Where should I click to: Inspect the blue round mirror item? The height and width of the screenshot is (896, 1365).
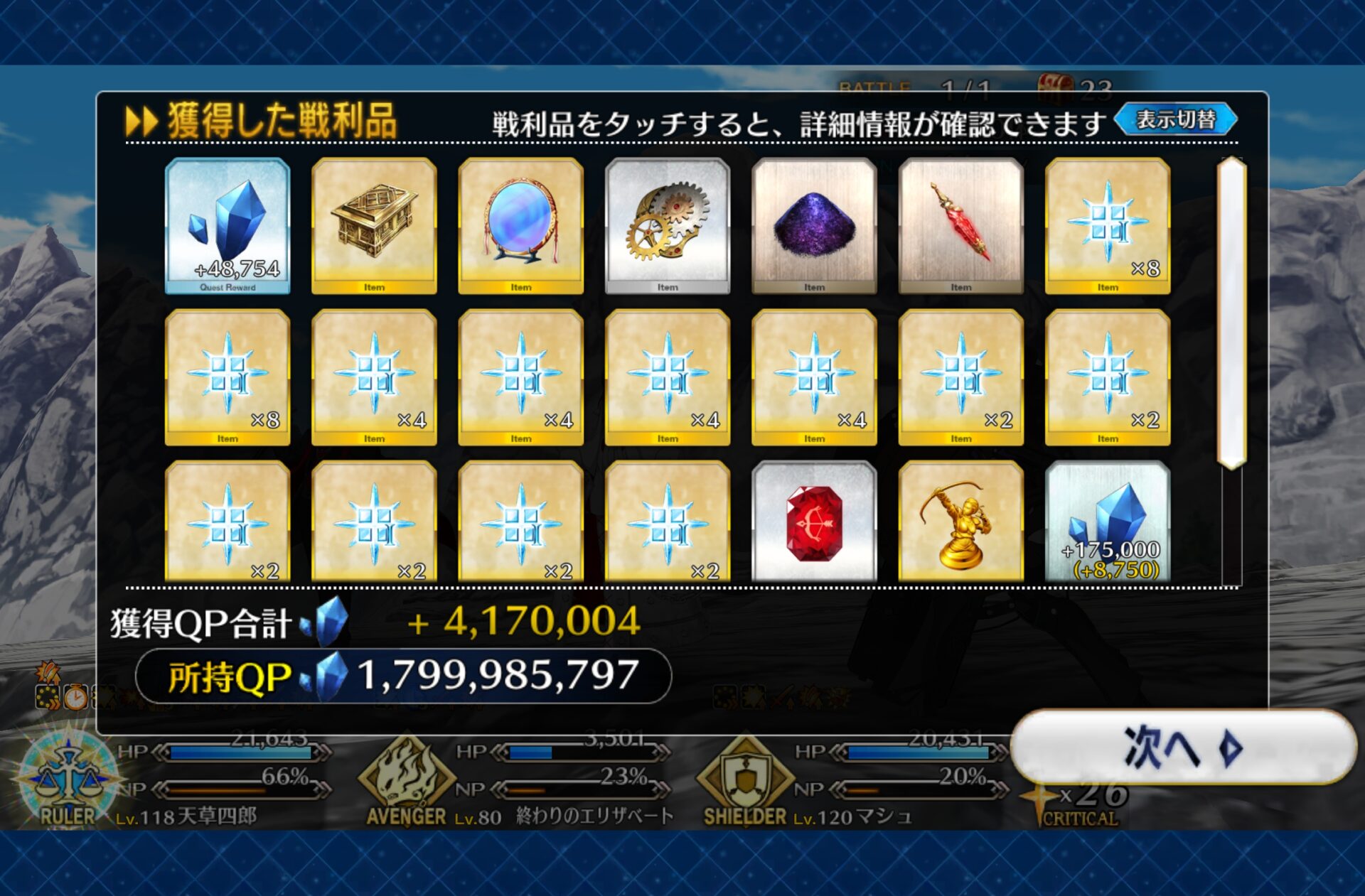[x=521, y=225]
